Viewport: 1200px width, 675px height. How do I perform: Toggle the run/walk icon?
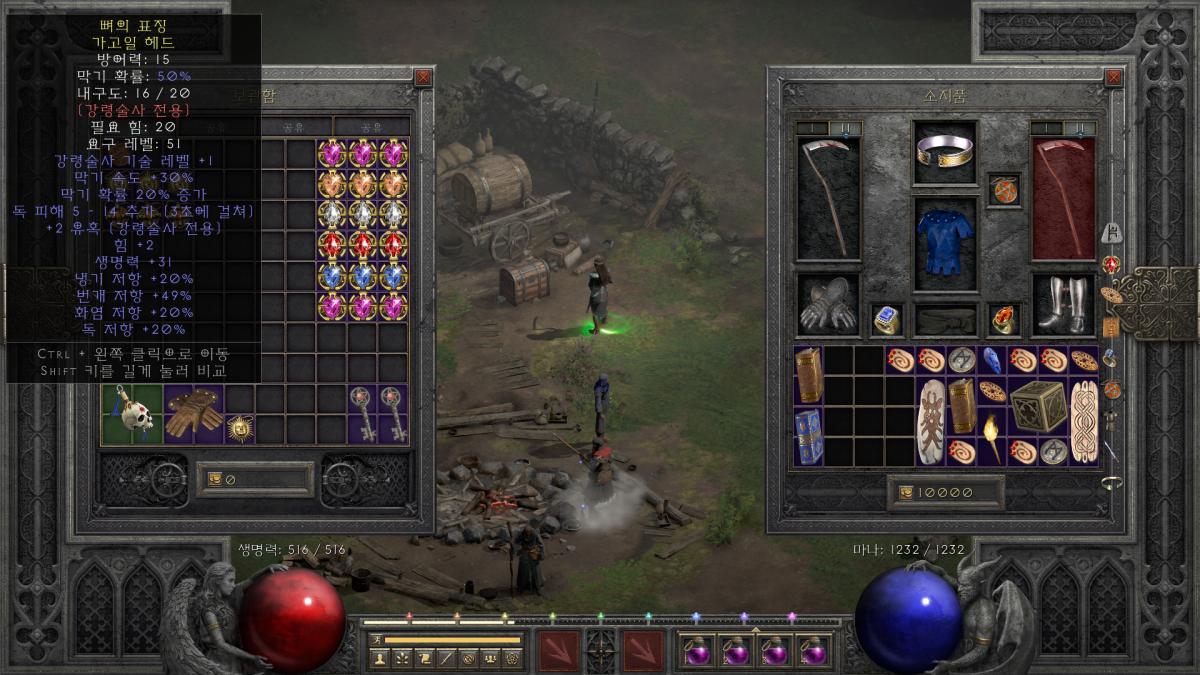(378, 639)
